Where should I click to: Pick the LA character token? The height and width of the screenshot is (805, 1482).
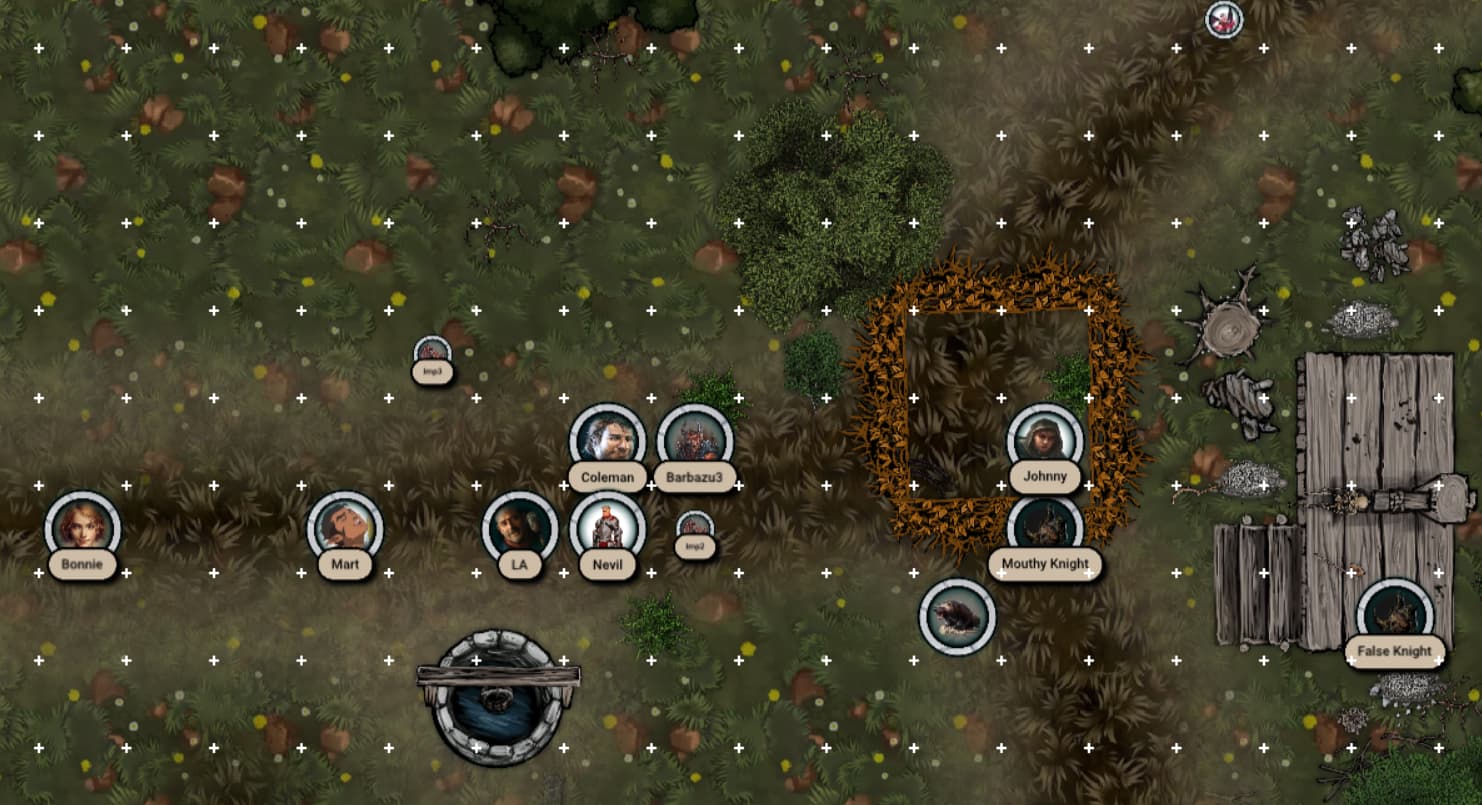point(520,528)
